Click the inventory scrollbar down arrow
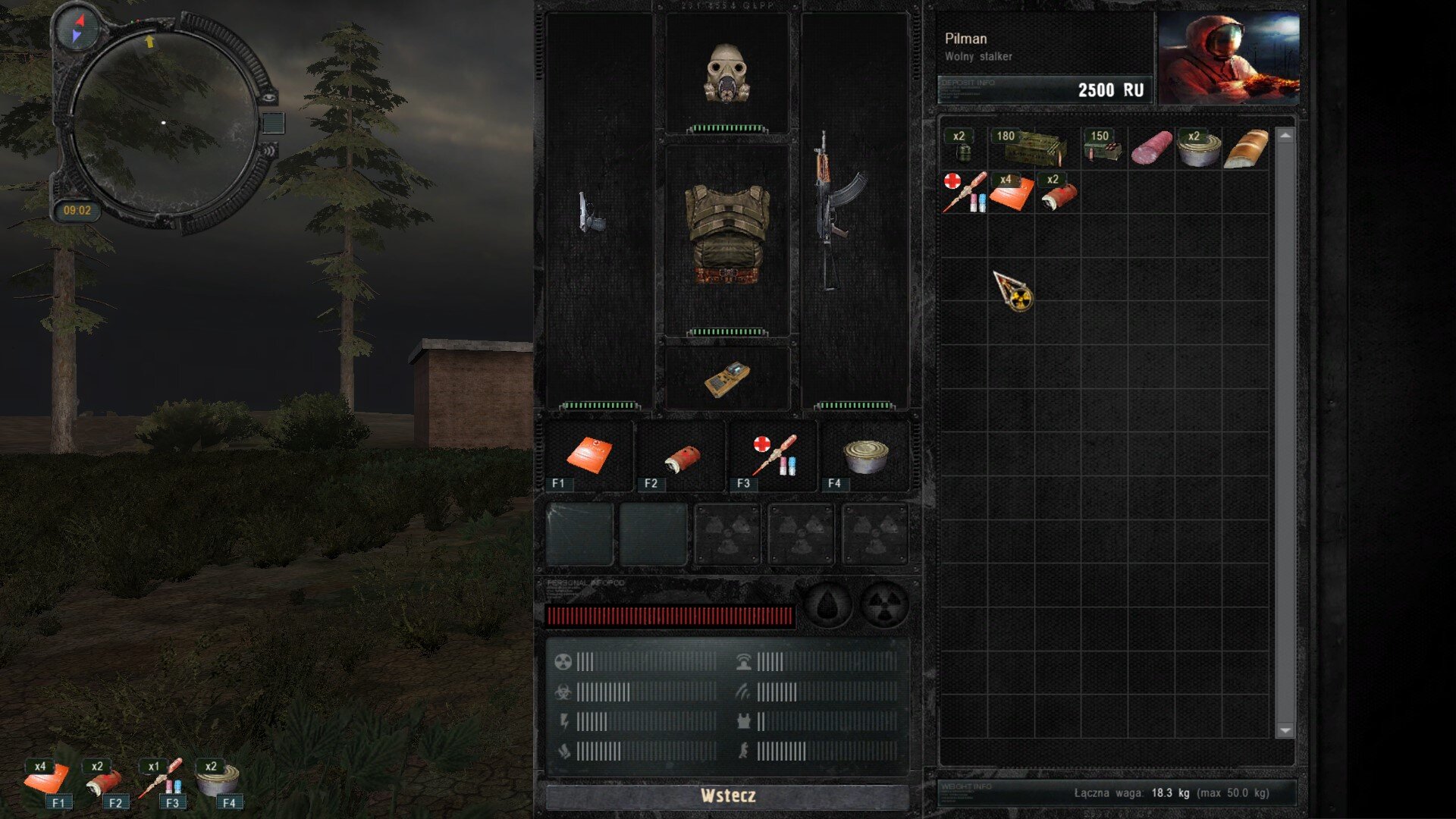Screen dimensions: 1456x819 (1285, 730)
